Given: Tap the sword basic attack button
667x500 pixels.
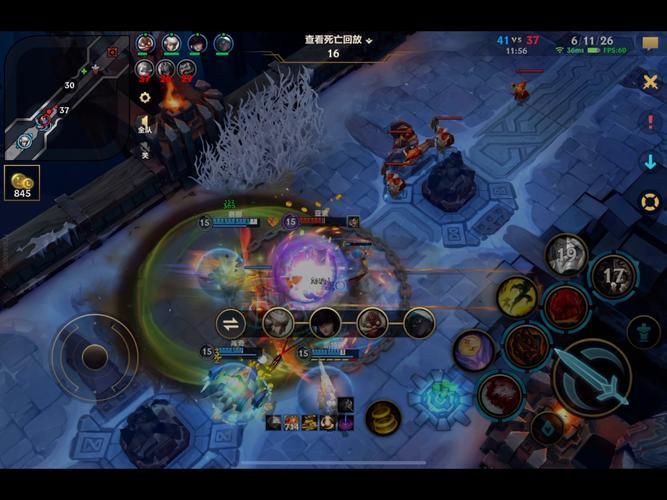Looking at the screenshot, I should (590, 378).
